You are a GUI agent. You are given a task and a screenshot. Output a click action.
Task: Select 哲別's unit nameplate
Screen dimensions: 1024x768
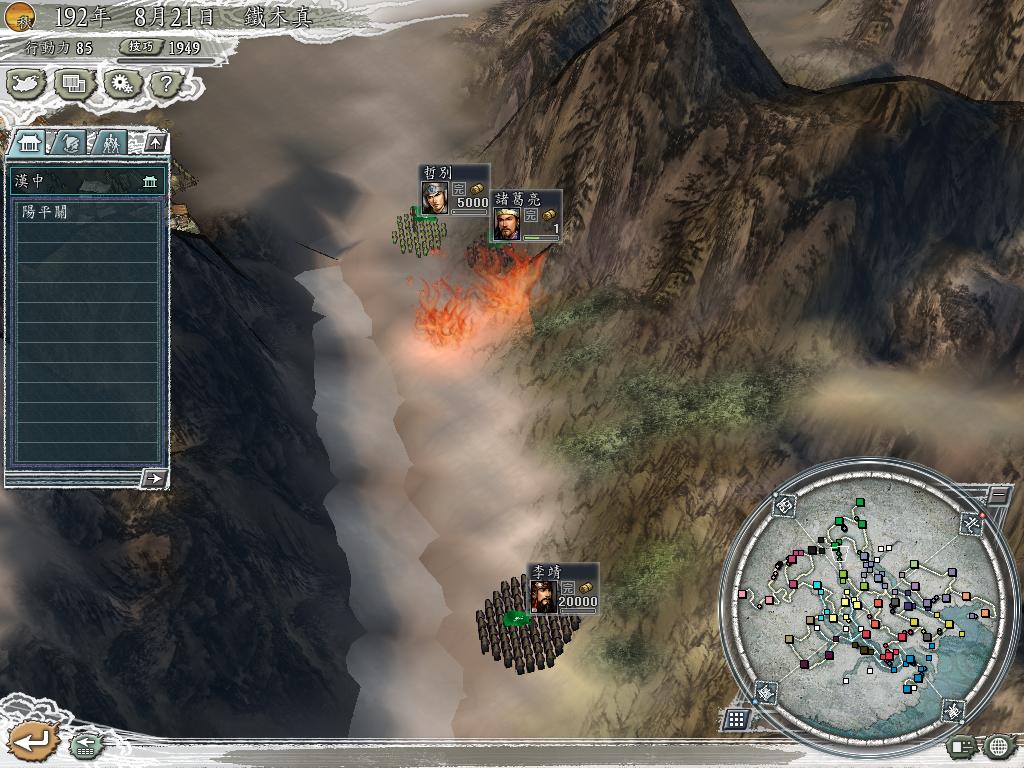pos(454,189)
